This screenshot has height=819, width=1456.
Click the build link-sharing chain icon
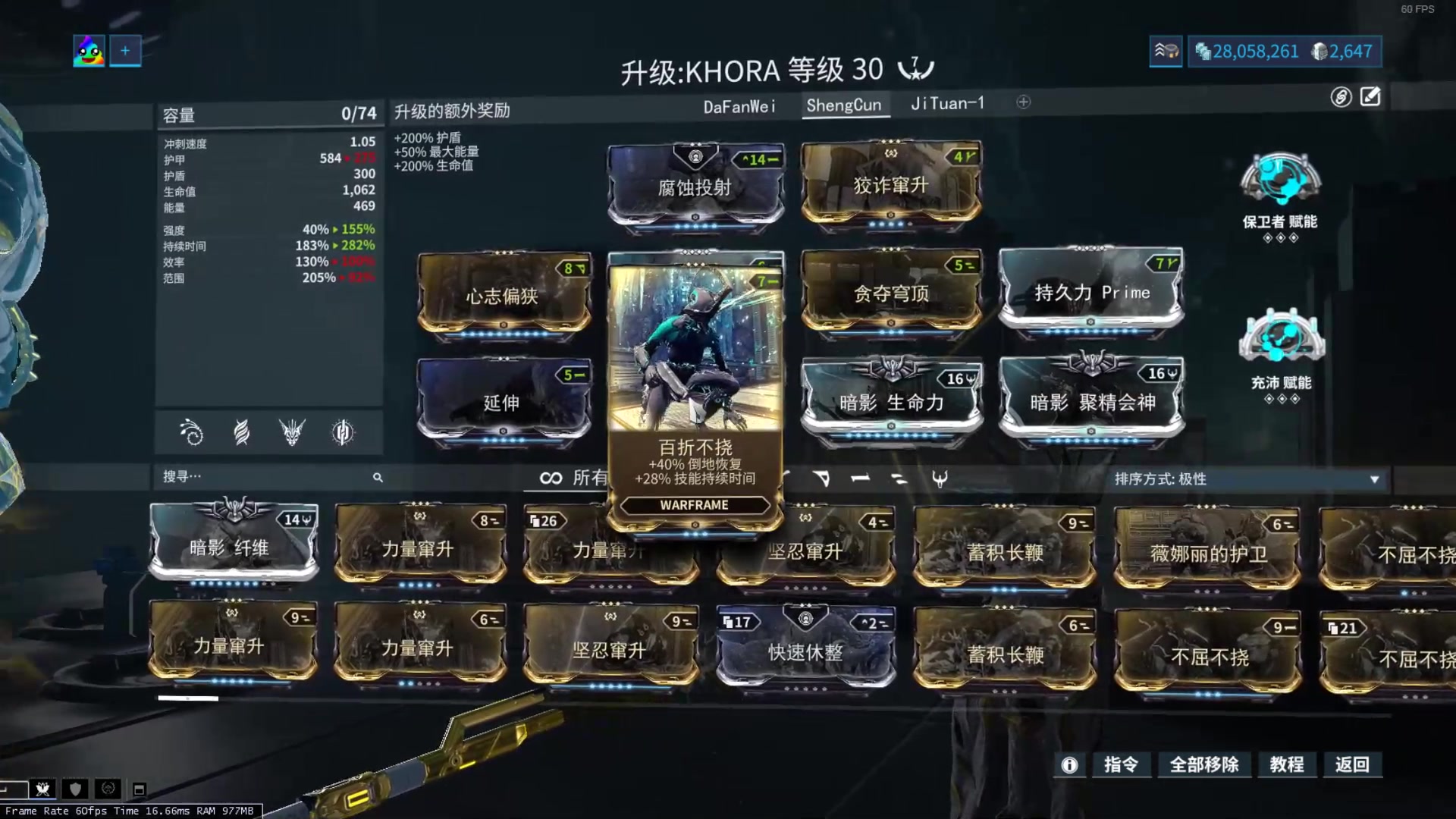[x=1339, y=97]
